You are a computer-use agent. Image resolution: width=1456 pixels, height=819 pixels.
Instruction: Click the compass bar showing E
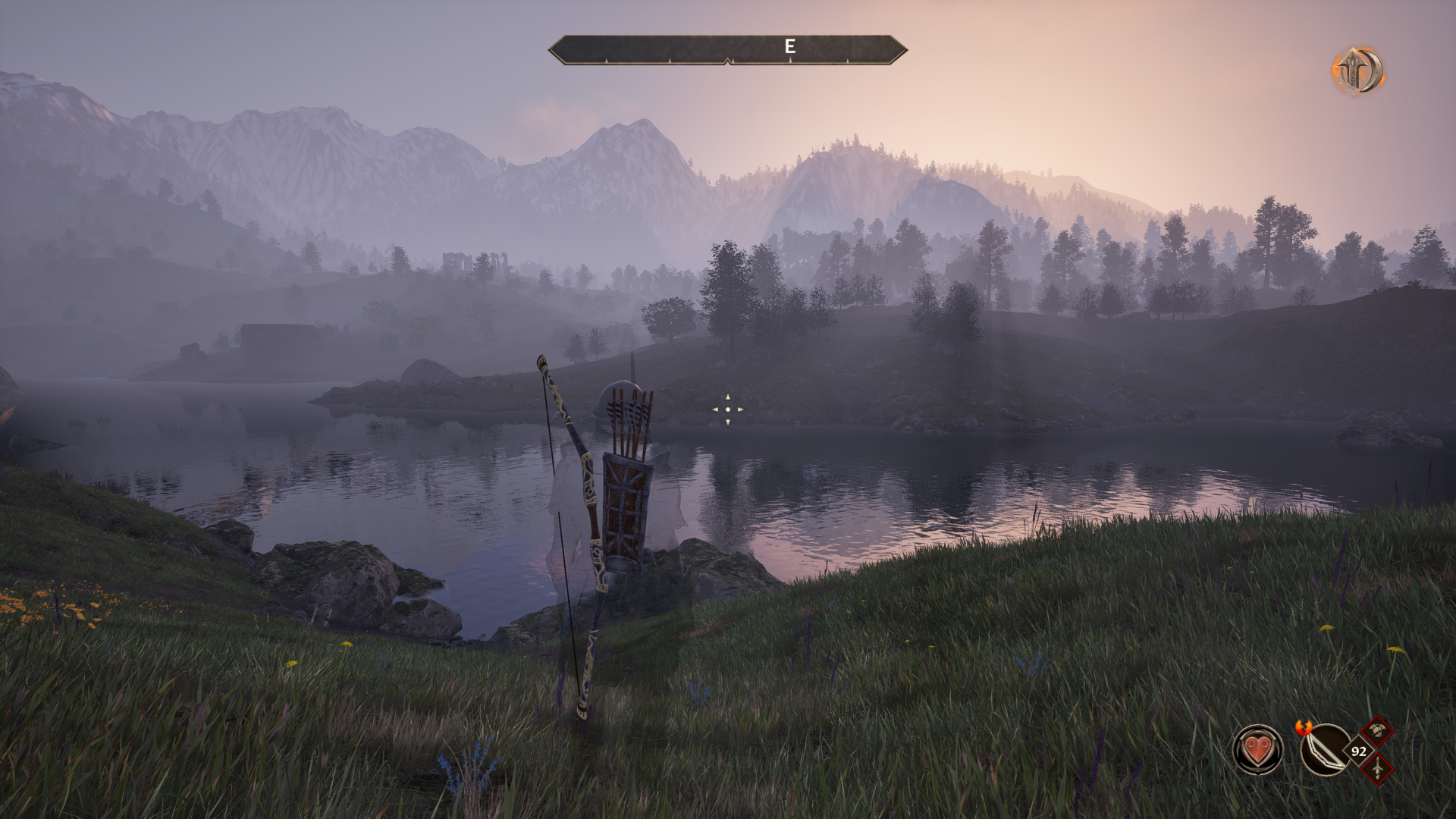pos(727,49)
